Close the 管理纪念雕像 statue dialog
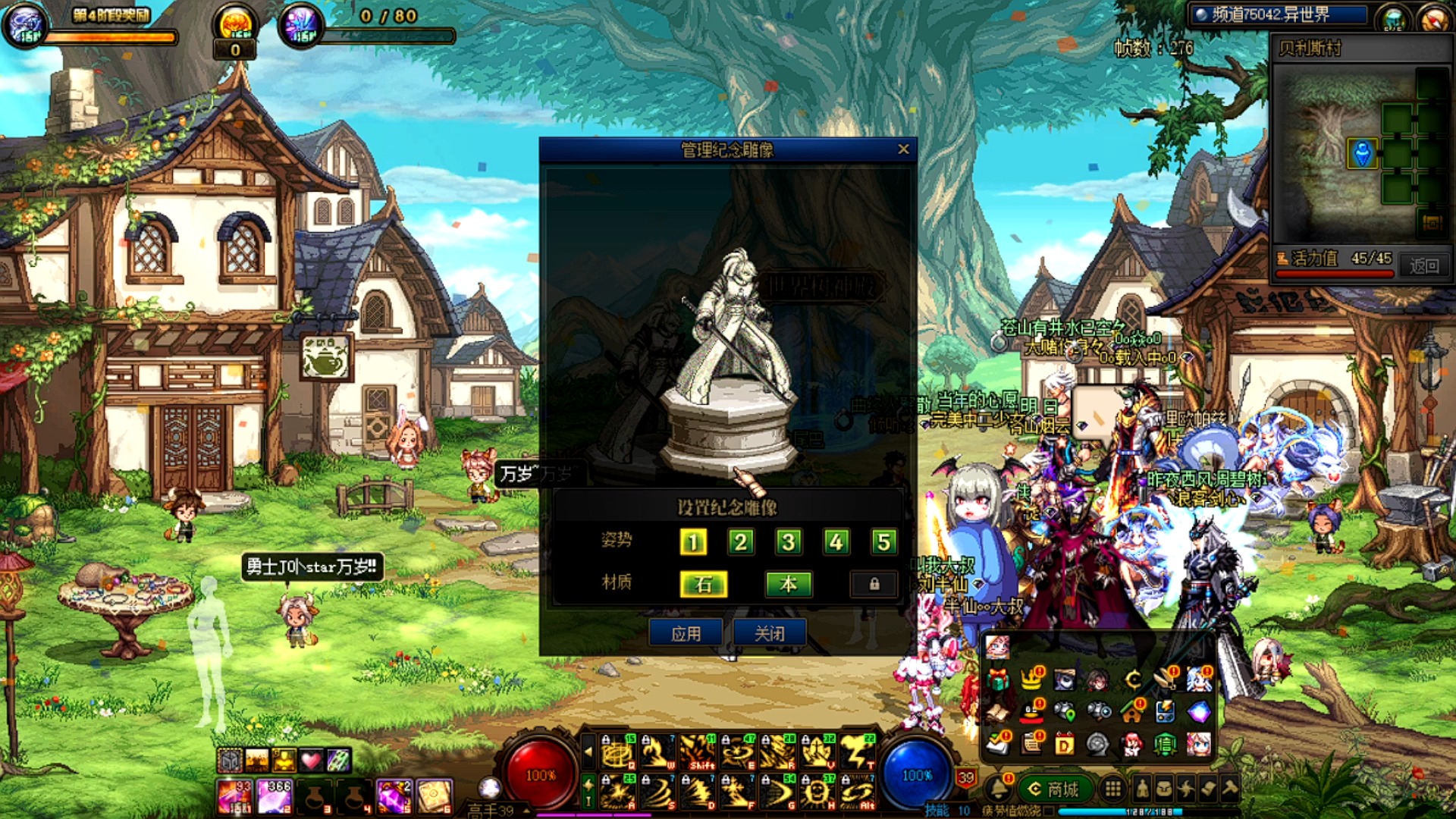The image size is (1456, 819). [902, 149]
